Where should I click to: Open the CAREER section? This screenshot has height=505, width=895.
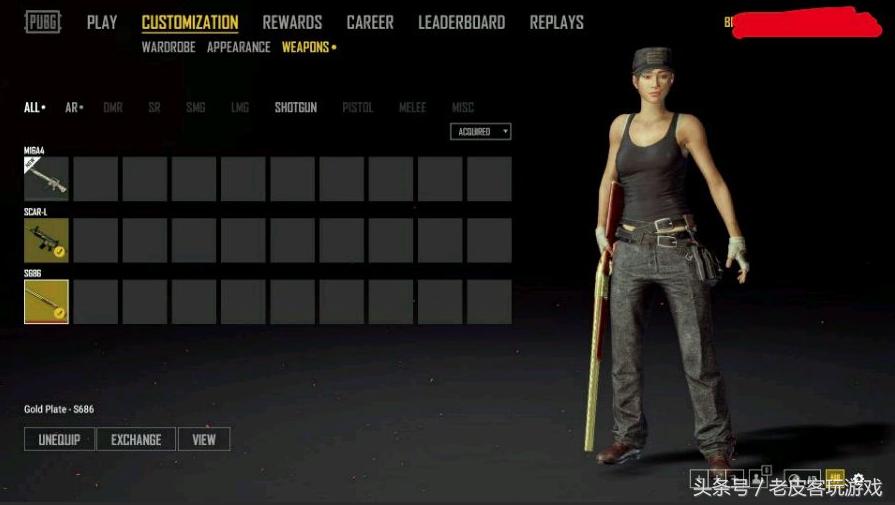pyautogui.click(x=370, y=22)
